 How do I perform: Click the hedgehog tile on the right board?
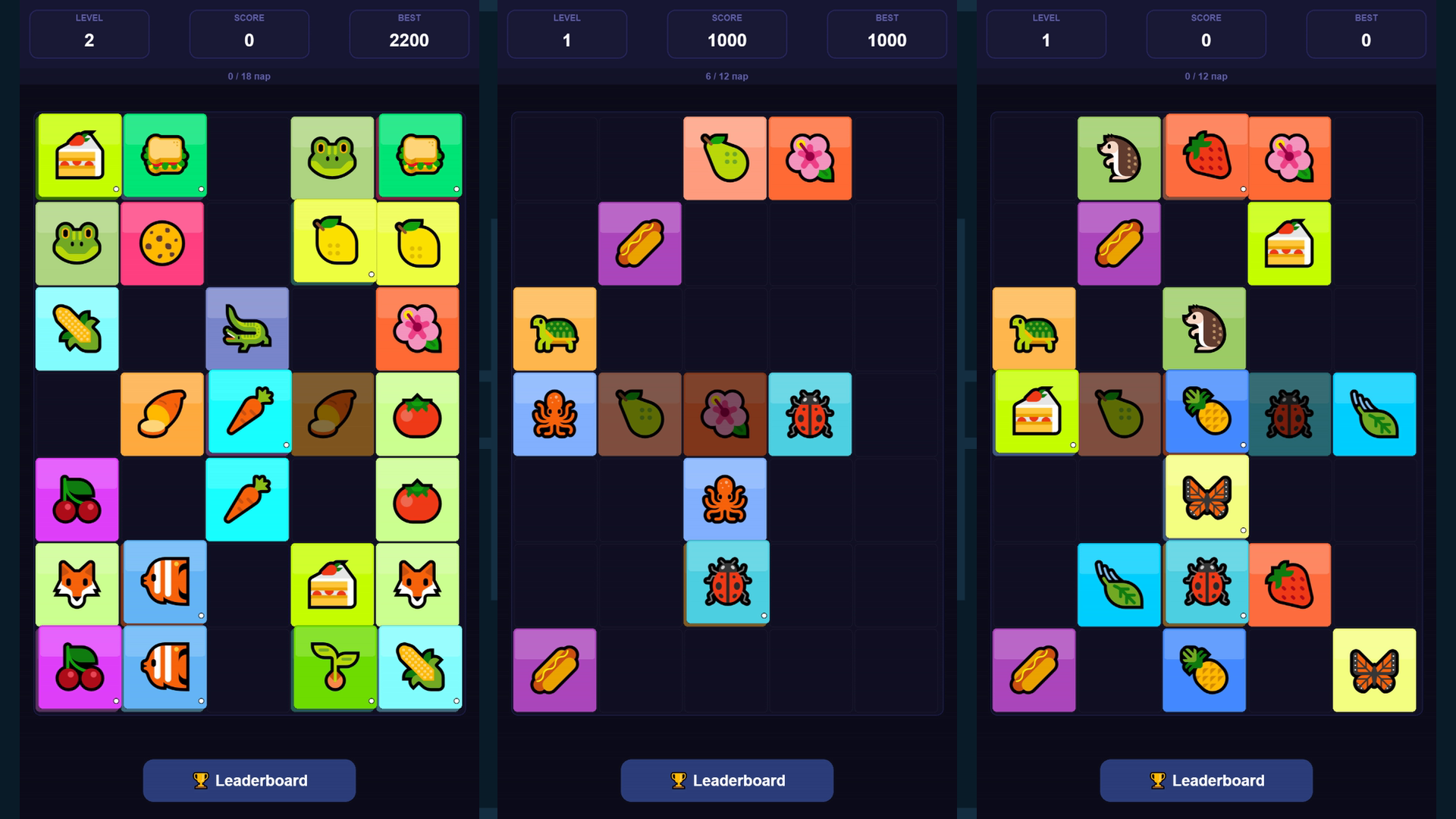(x=1119, y=156)
